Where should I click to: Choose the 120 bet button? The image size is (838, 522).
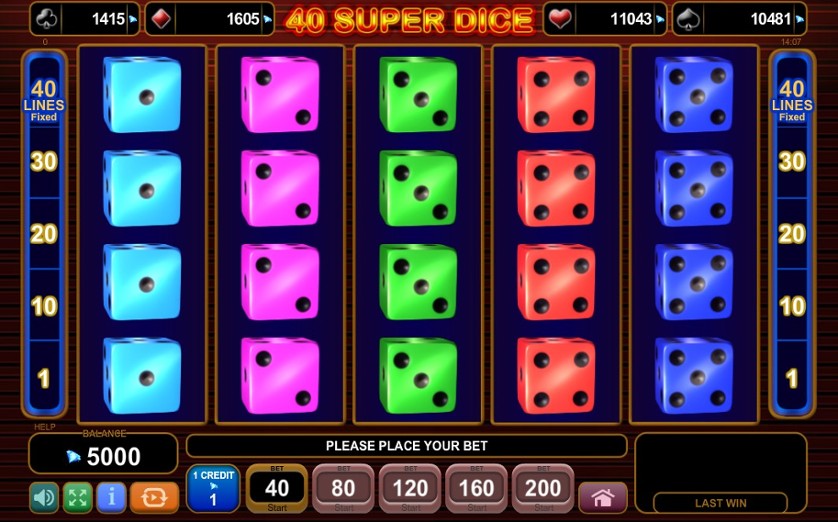point(410,488)
